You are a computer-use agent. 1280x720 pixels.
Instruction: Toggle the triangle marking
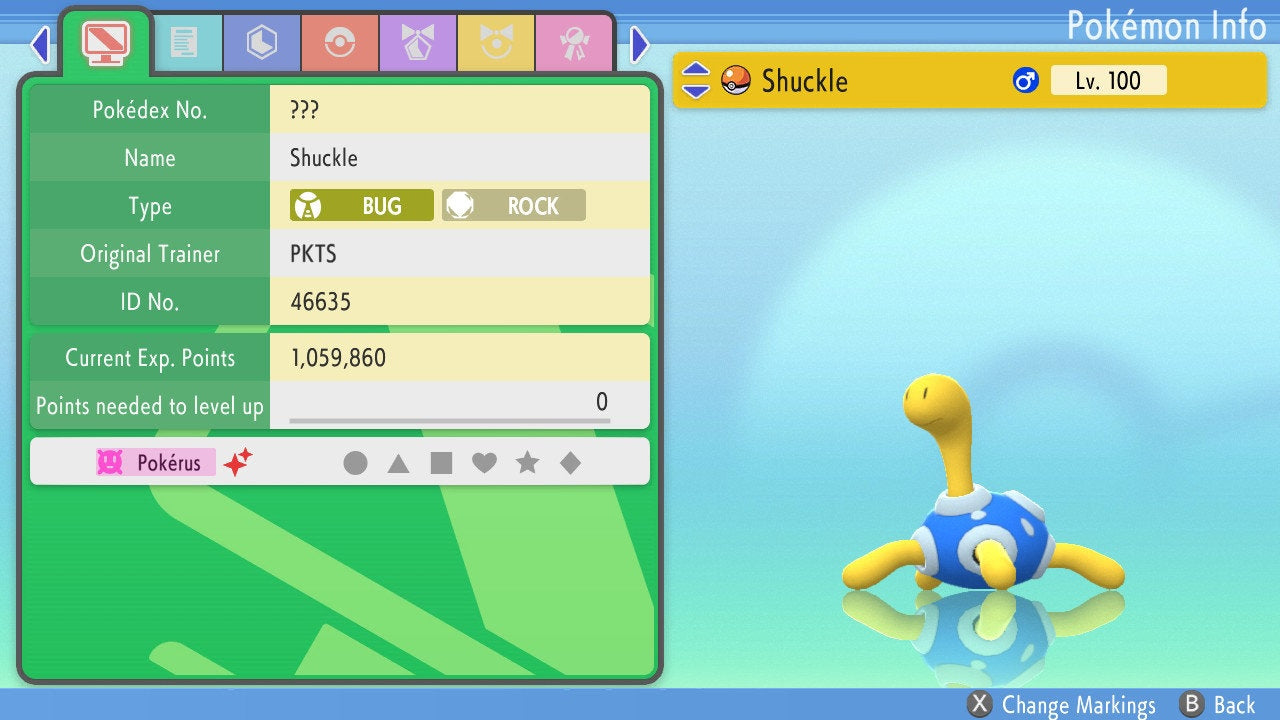pyautogui.click(x=398, y=463)
